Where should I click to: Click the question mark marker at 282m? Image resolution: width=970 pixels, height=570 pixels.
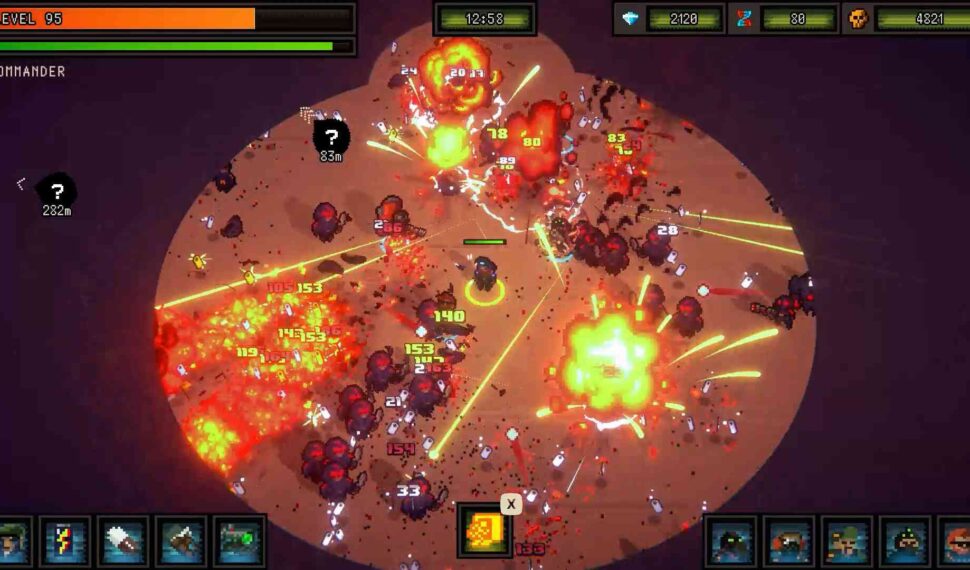click(x=57, y=190)
